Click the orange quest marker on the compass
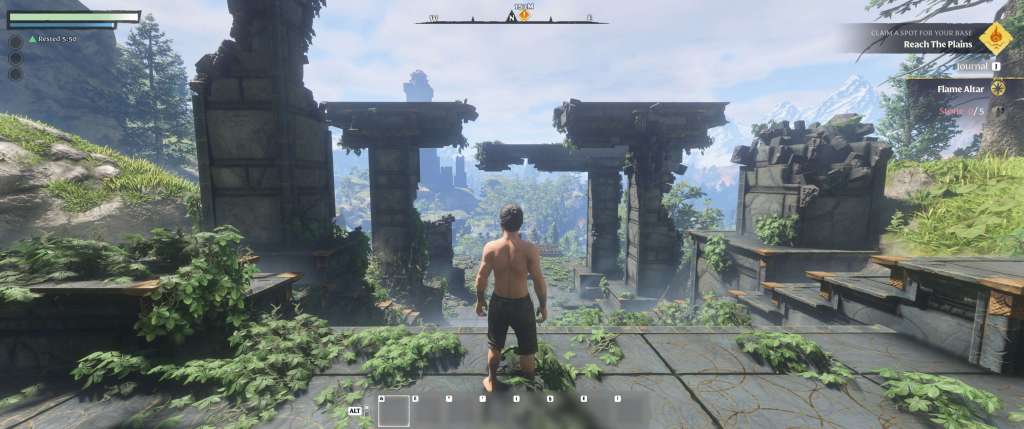Screen dimensions: 1024x429 pyautogui.click(x=524, y=16)
